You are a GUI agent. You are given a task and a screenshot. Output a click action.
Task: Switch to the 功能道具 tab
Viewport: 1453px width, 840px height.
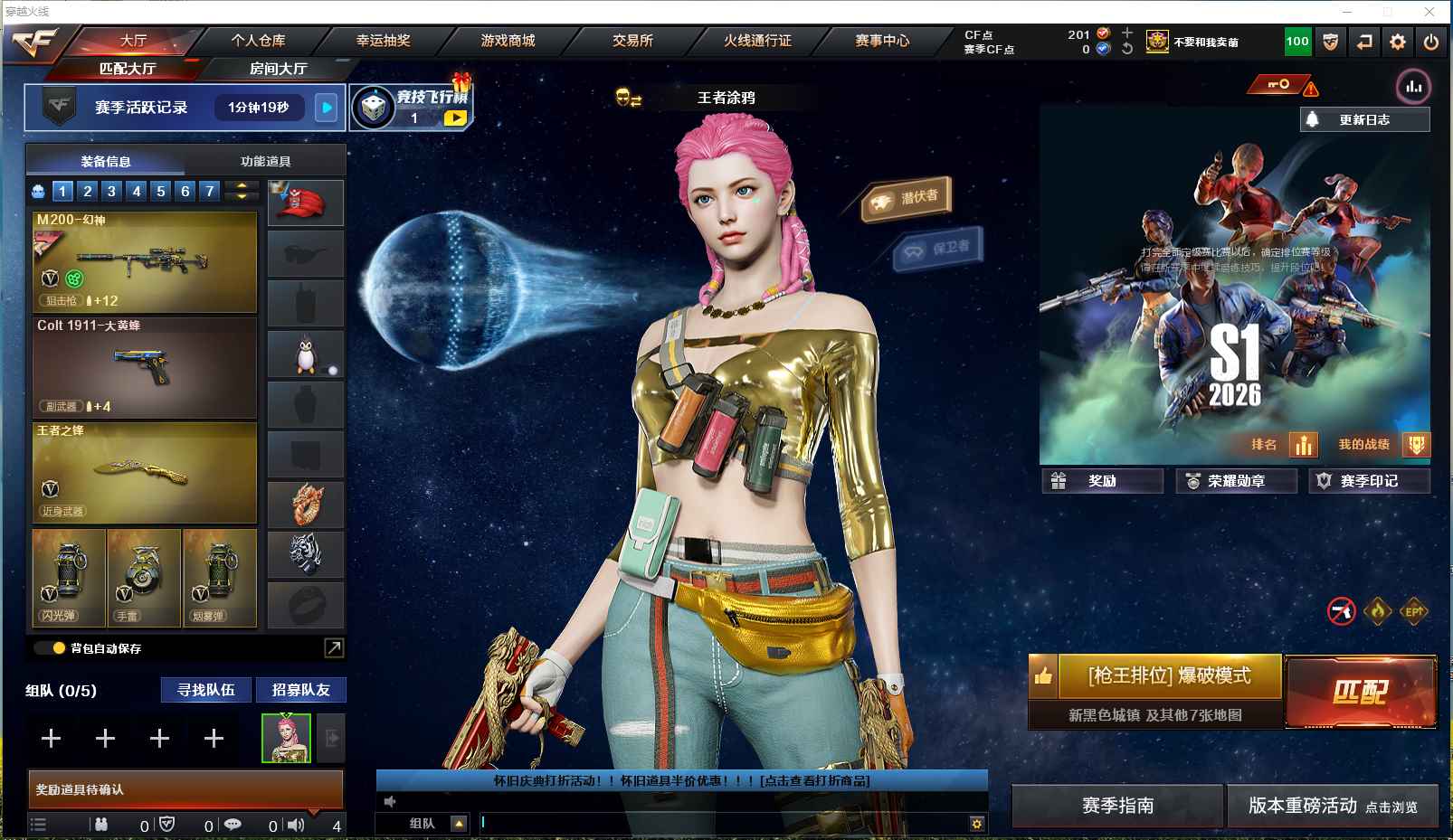(265, 161)
